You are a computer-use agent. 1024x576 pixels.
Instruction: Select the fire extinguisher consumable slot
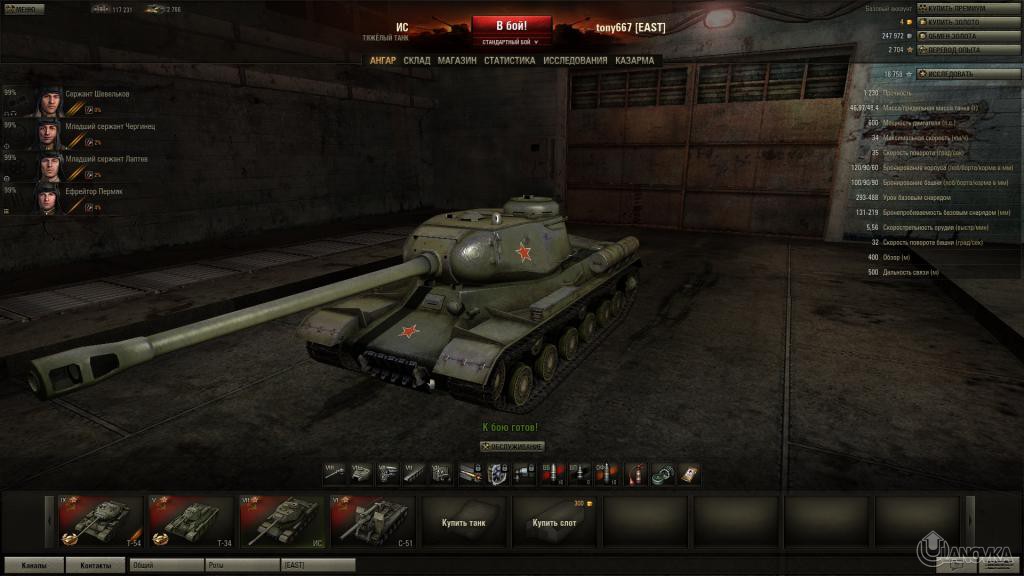pyautogui.click(x=636, y=473)
